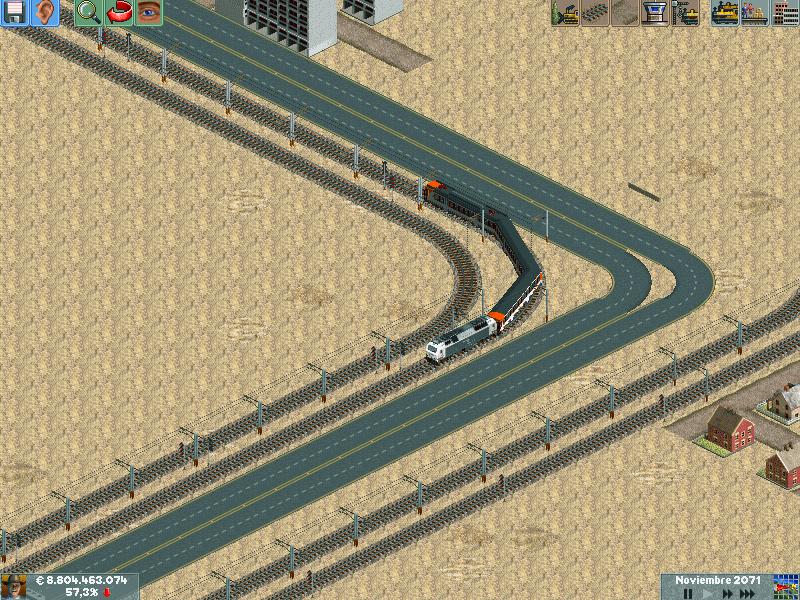
Task: Open the railway track construction tool
Action: click(595, 13)
